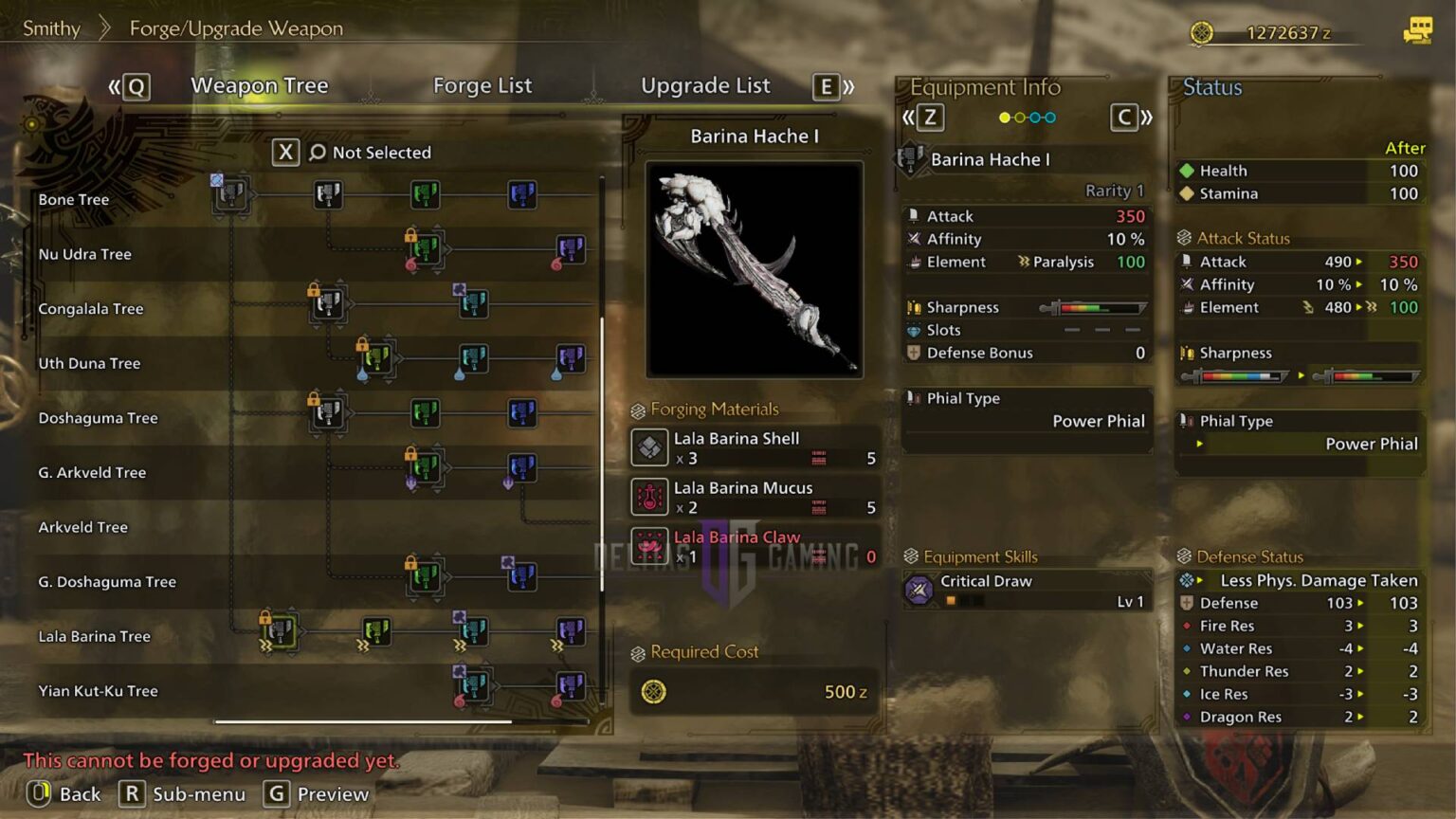Click the Lala Barina Shell material icon
Image resolution: width=1456 pixels, height=819 pixels.
point(649,446)
